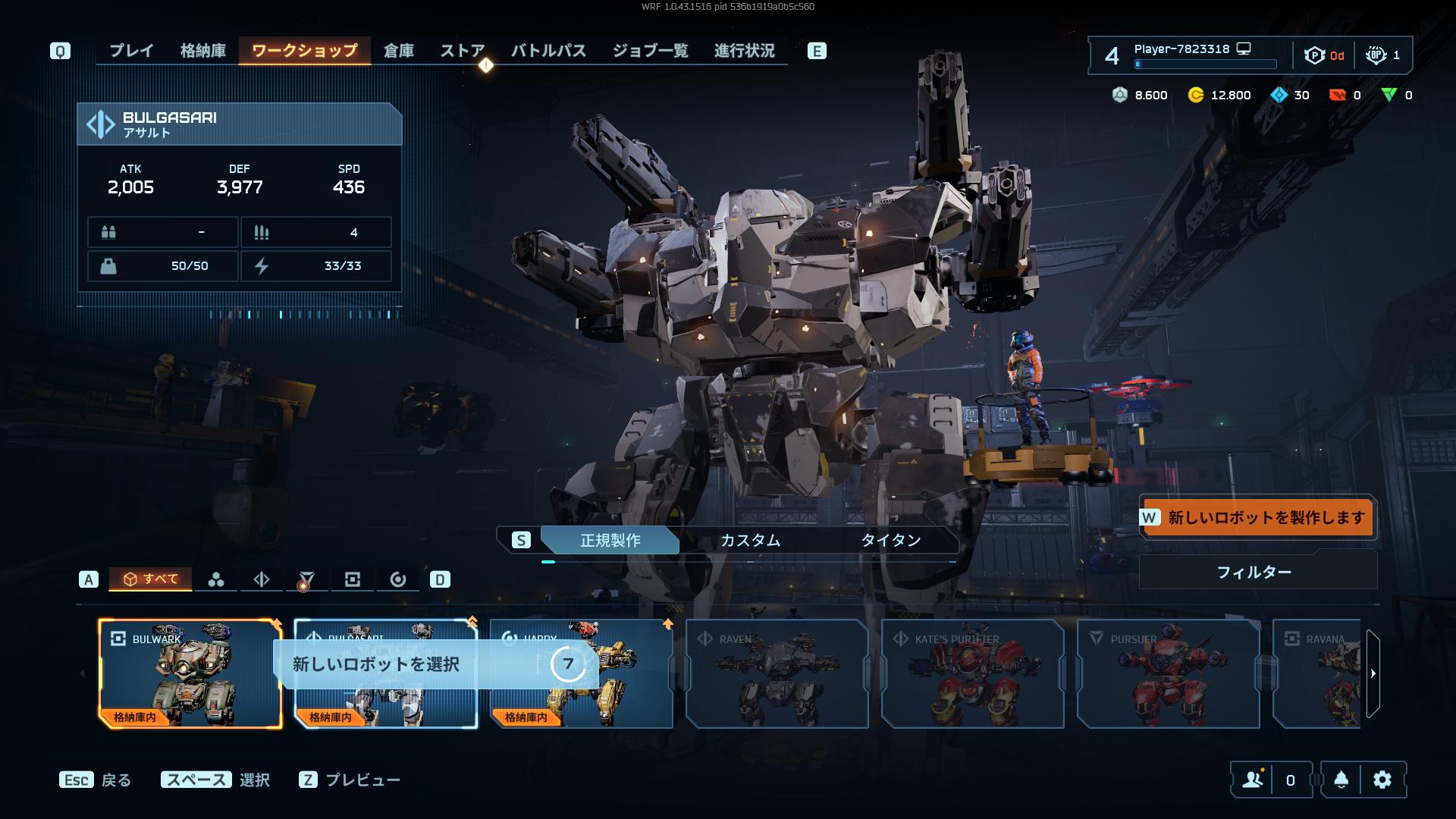Select the BULWARK robot card
Image resolution: width=1456 pixels, height=819 pixels.
[190, 673]
